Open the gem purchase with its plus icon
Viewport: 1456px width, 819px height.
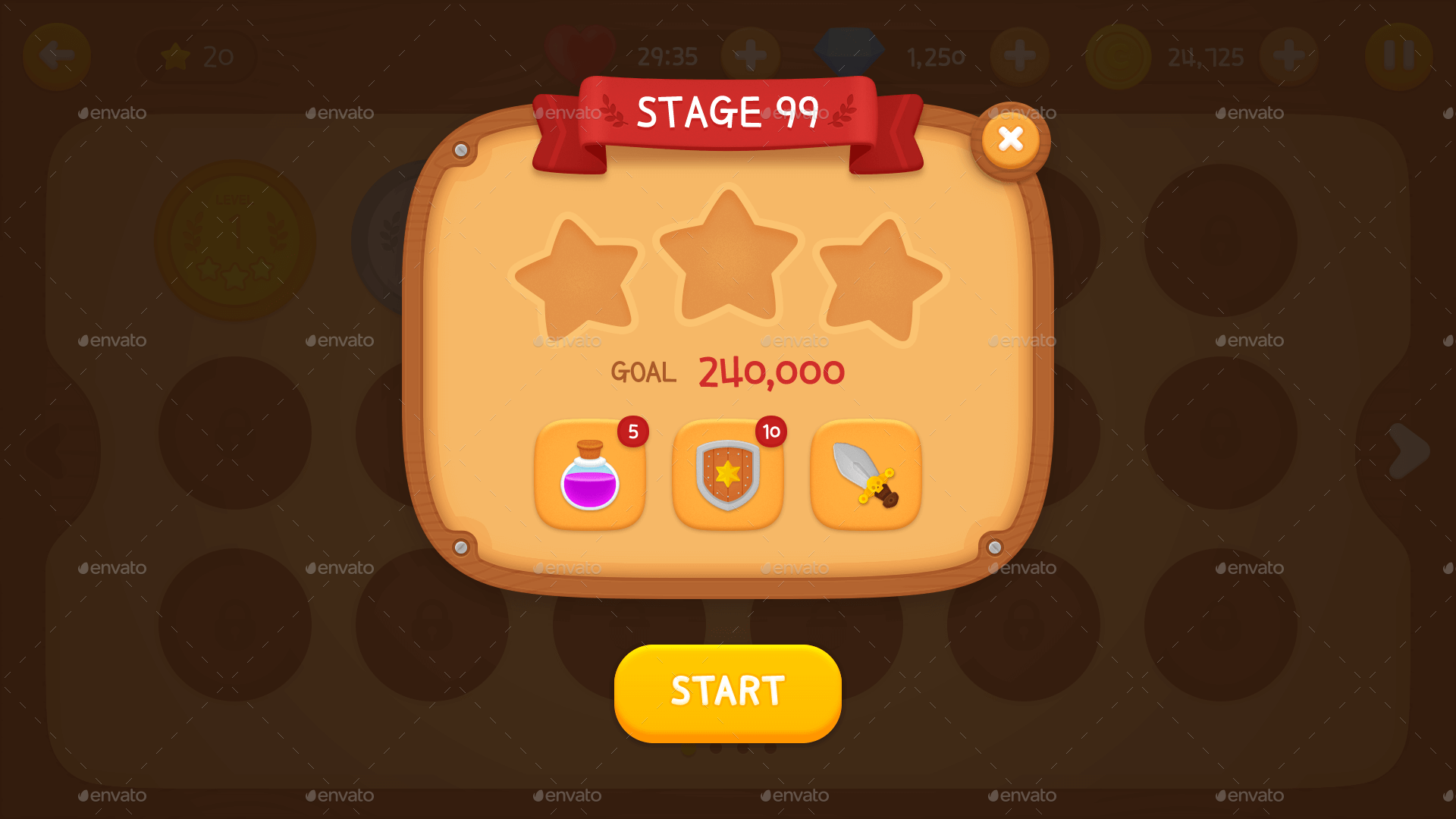(1020, 55)
